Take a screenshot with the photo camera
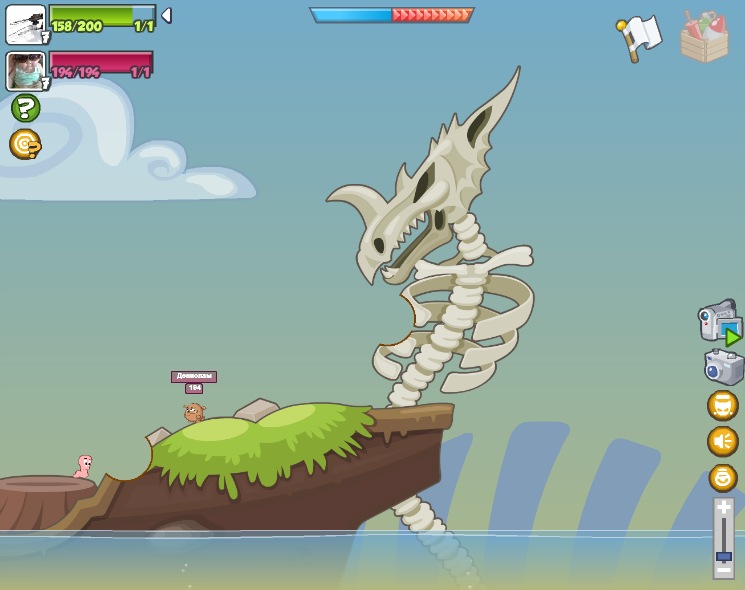Image resolution: width=745 pixels, height=590 pixels. 724,367
